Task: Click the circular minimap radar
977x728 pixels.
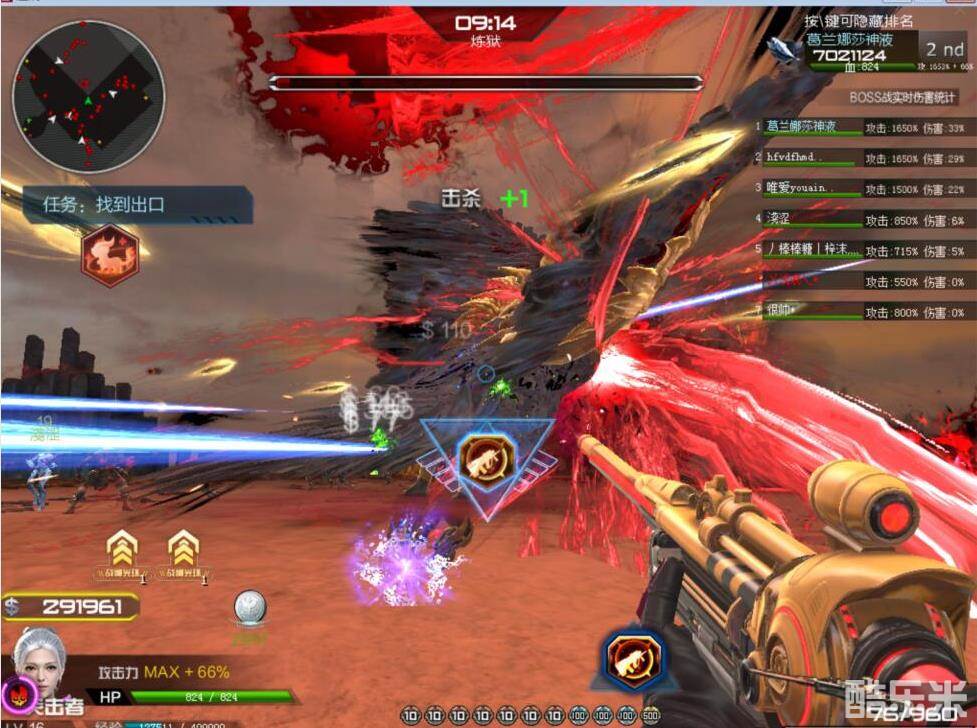Action: click(x=88, y=96)
